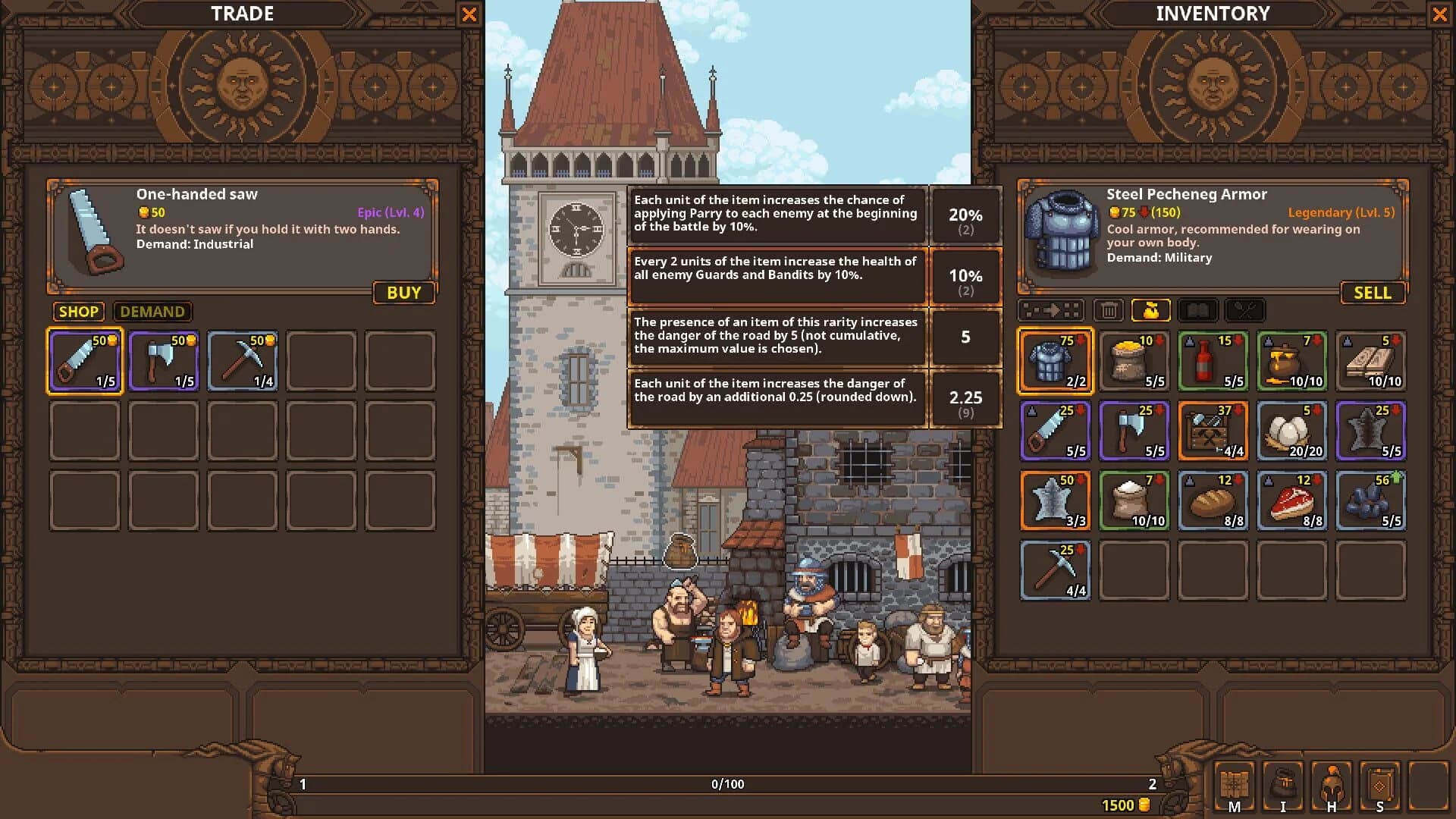Select the One-handed saw in the shop
This screenshot has height=819, width=1456.
tap(84, 361)
